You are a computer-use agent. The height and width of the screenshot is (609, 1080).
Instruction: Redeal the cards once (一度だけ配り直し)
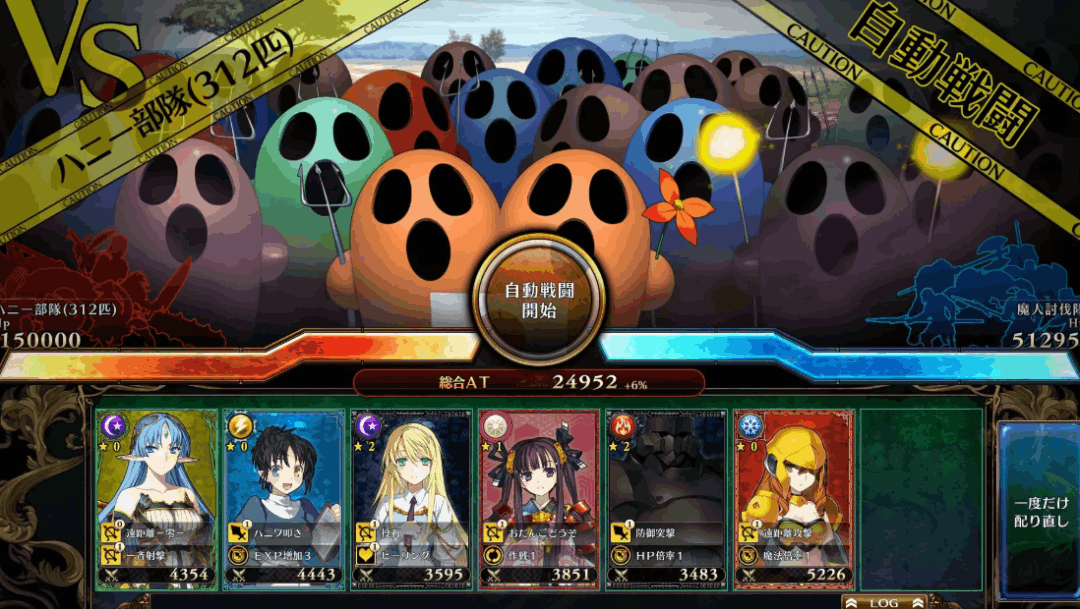tap(1040, 510)
